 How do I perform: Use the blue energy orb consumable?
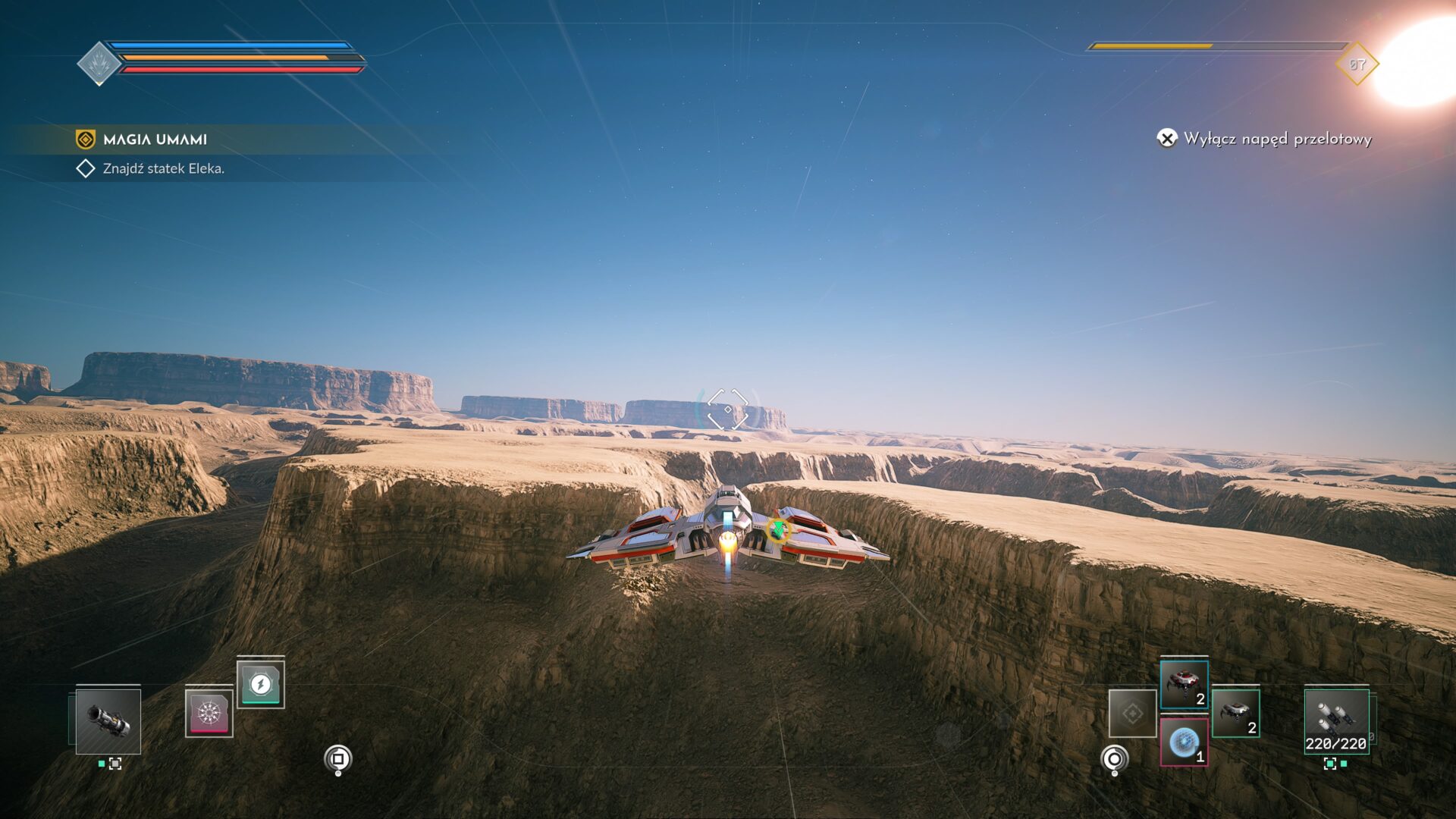[x=1184, y=742]
